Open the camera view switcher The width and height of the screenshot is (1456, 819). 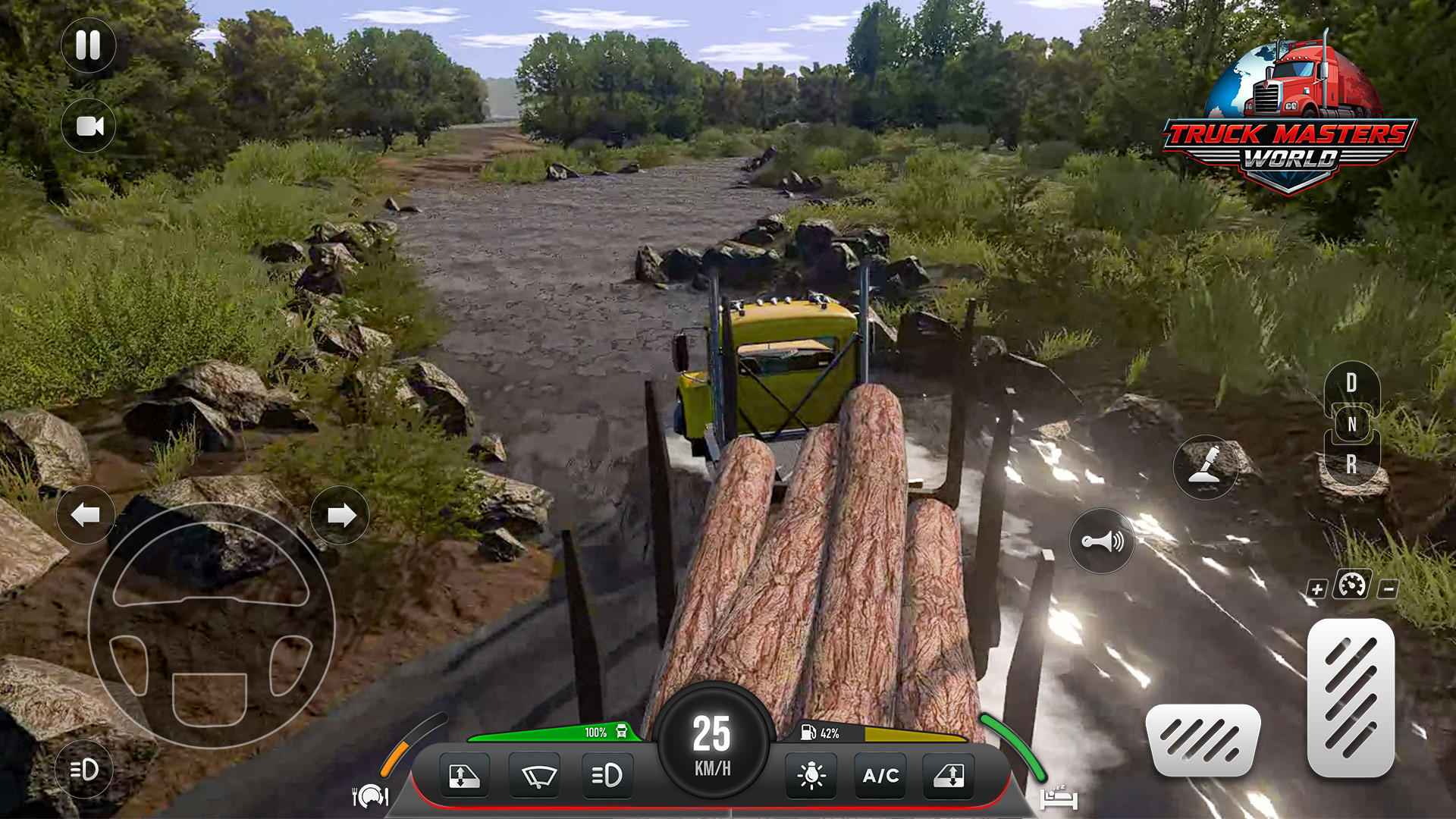click(89, 126)
